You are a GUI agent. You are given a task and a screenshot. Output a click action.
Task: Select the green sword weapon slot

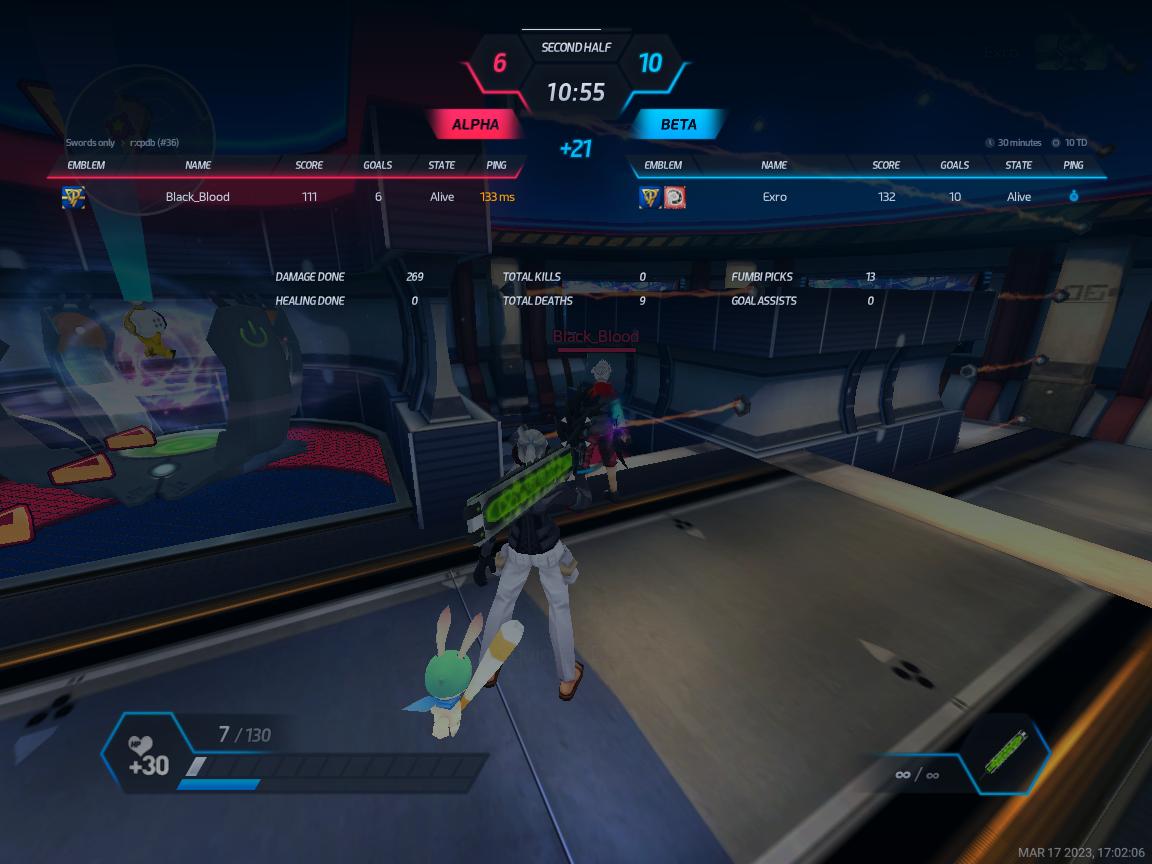[1006, 753]
